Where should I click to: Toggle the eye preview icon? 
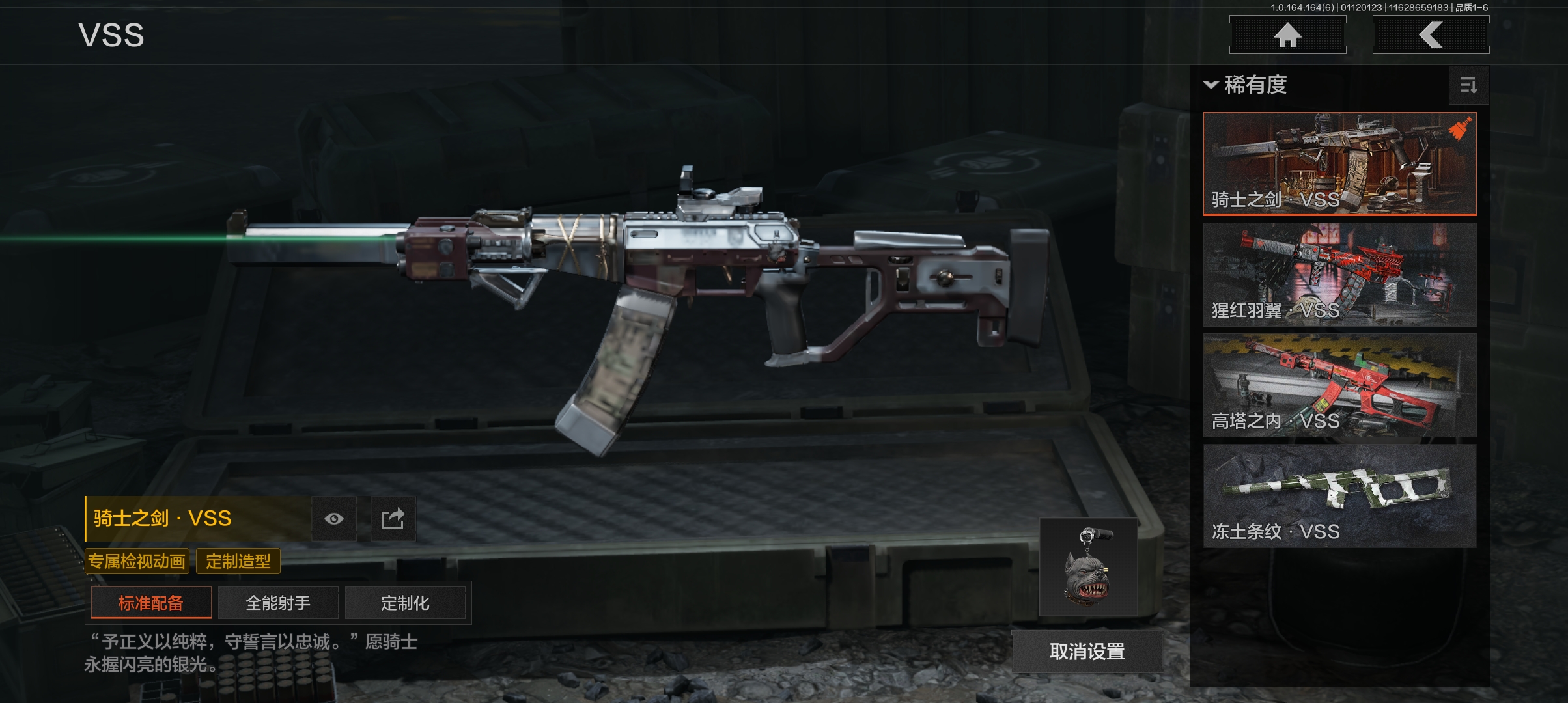click(x=334, y=519)
